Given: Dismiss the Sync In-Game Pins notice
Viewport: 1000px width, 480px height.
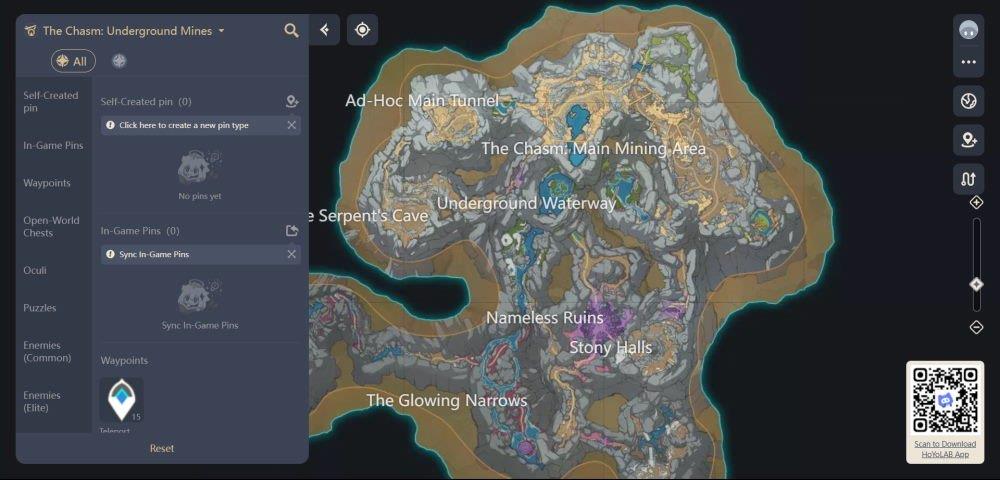Looking at the screenshot, I should 291,254.
